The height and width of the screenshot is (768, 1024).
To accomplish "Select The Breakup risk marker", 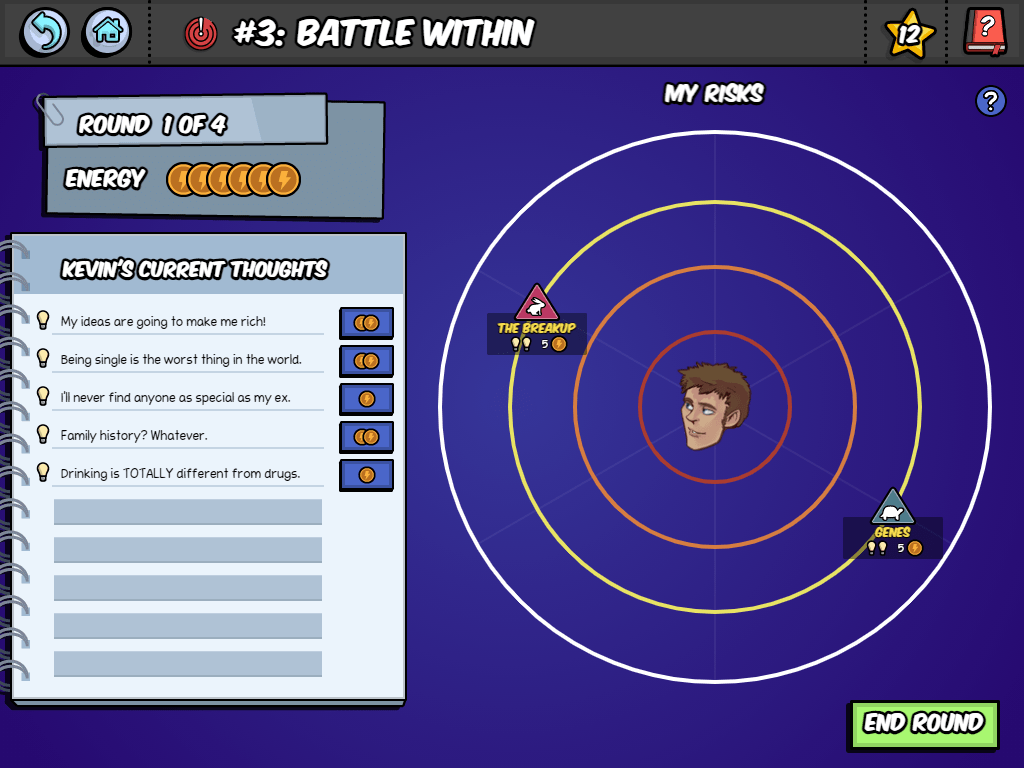I will coord(537,303).
